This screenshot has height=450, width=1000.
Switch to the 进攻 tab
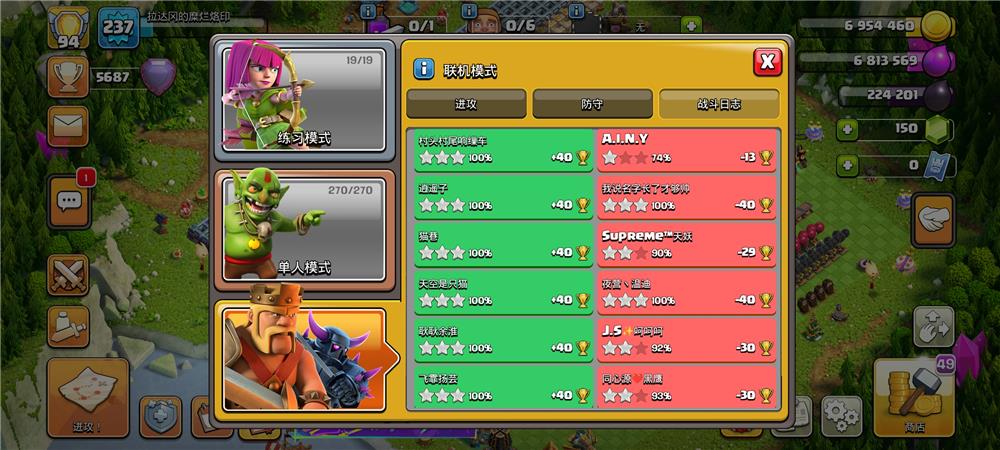coord(466,103)
